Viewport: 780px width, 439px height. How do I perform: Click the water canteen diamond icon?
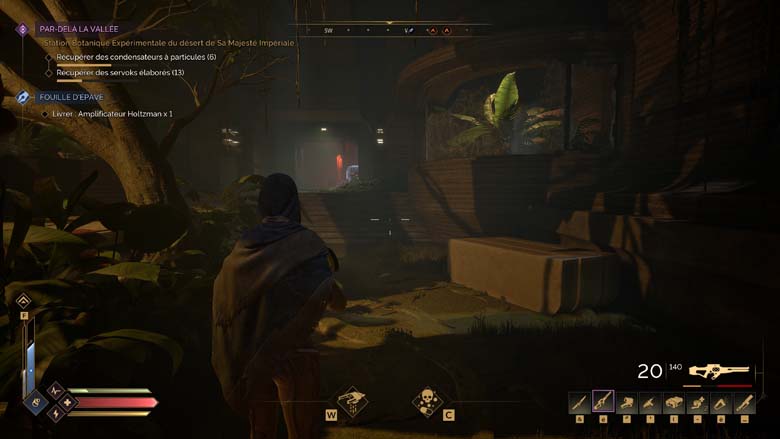[35, 403]
